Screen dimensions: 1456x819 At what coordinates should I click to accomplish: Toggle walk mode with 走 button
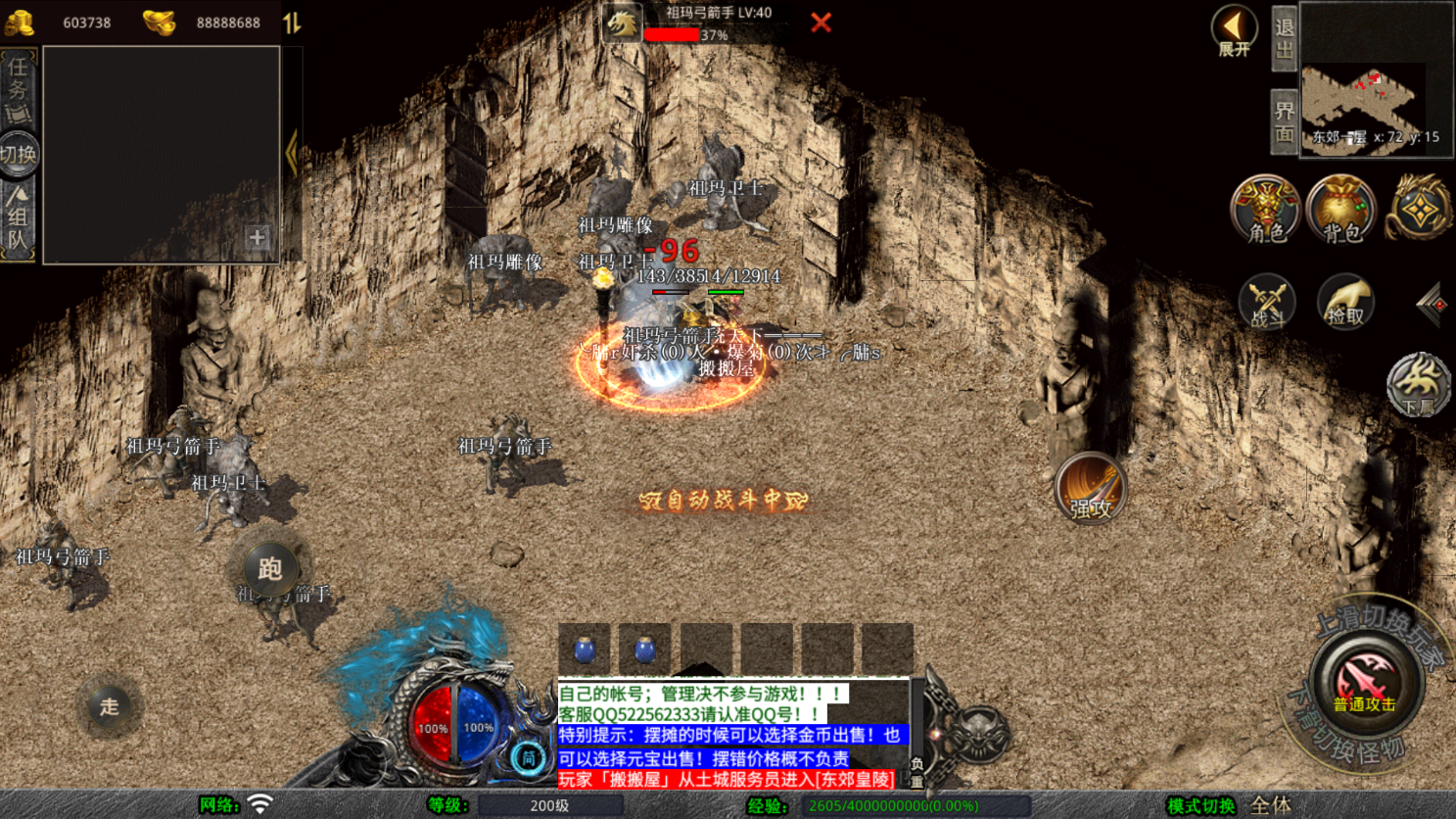coord(109,705)
